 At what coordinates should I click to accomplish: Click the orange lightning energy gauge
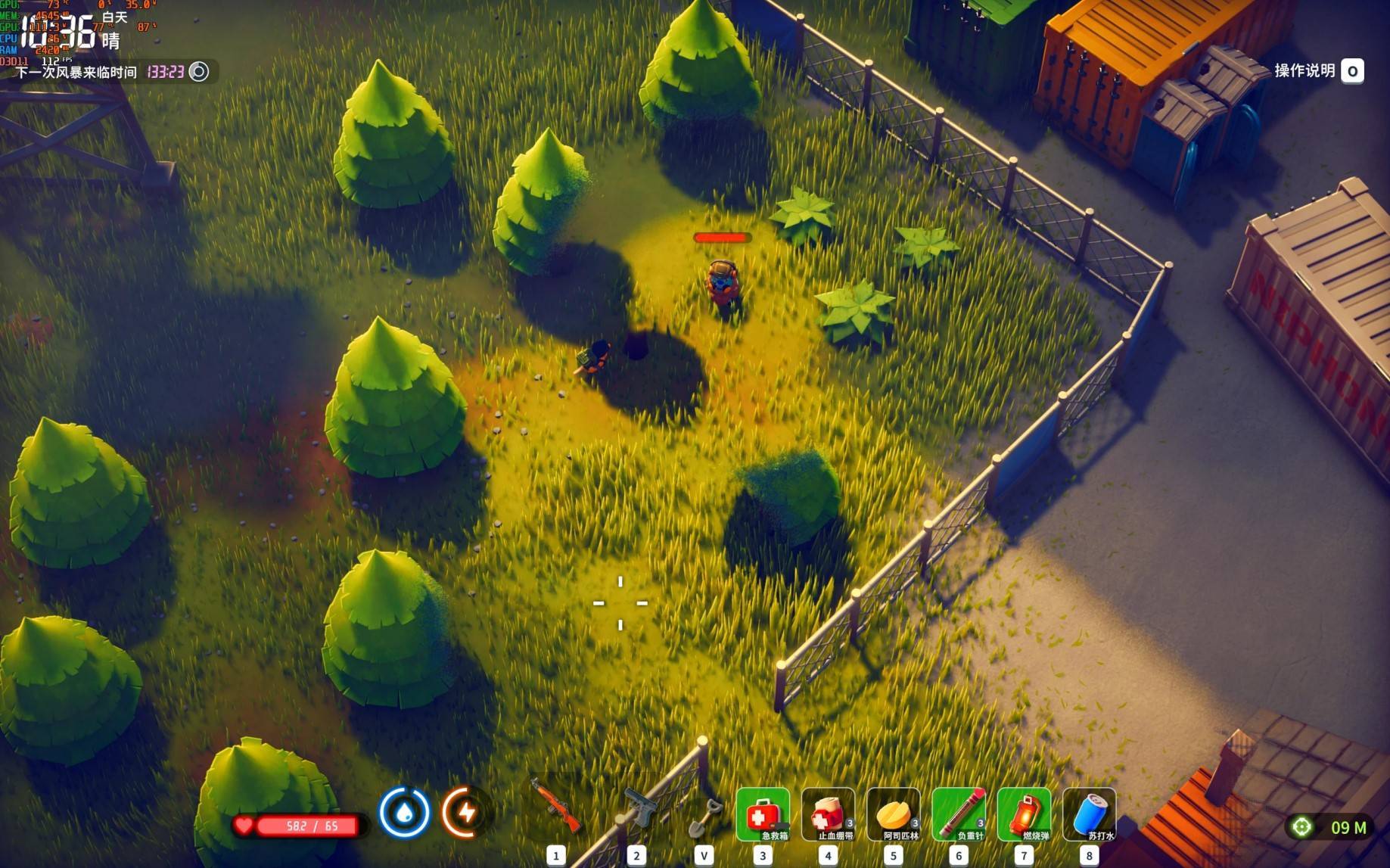465,813
